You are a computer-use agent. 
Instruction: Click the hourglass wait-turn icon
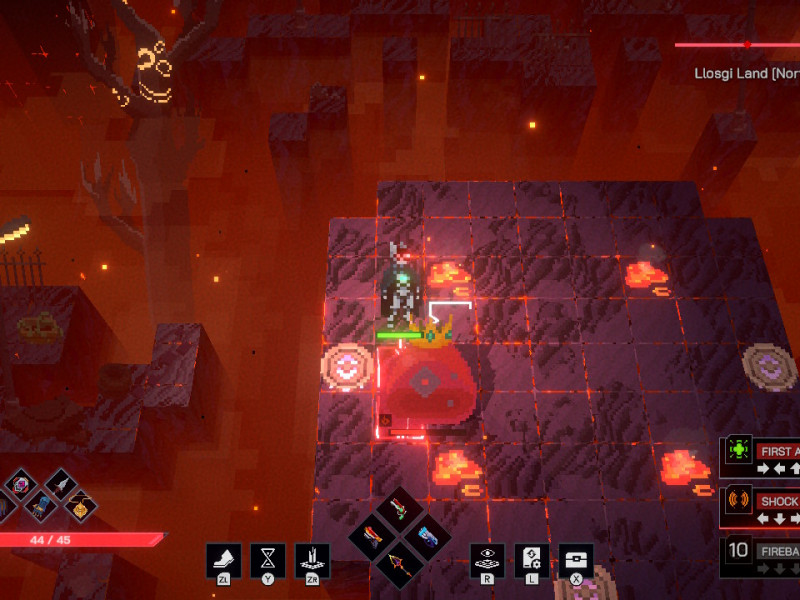[269, 560]
